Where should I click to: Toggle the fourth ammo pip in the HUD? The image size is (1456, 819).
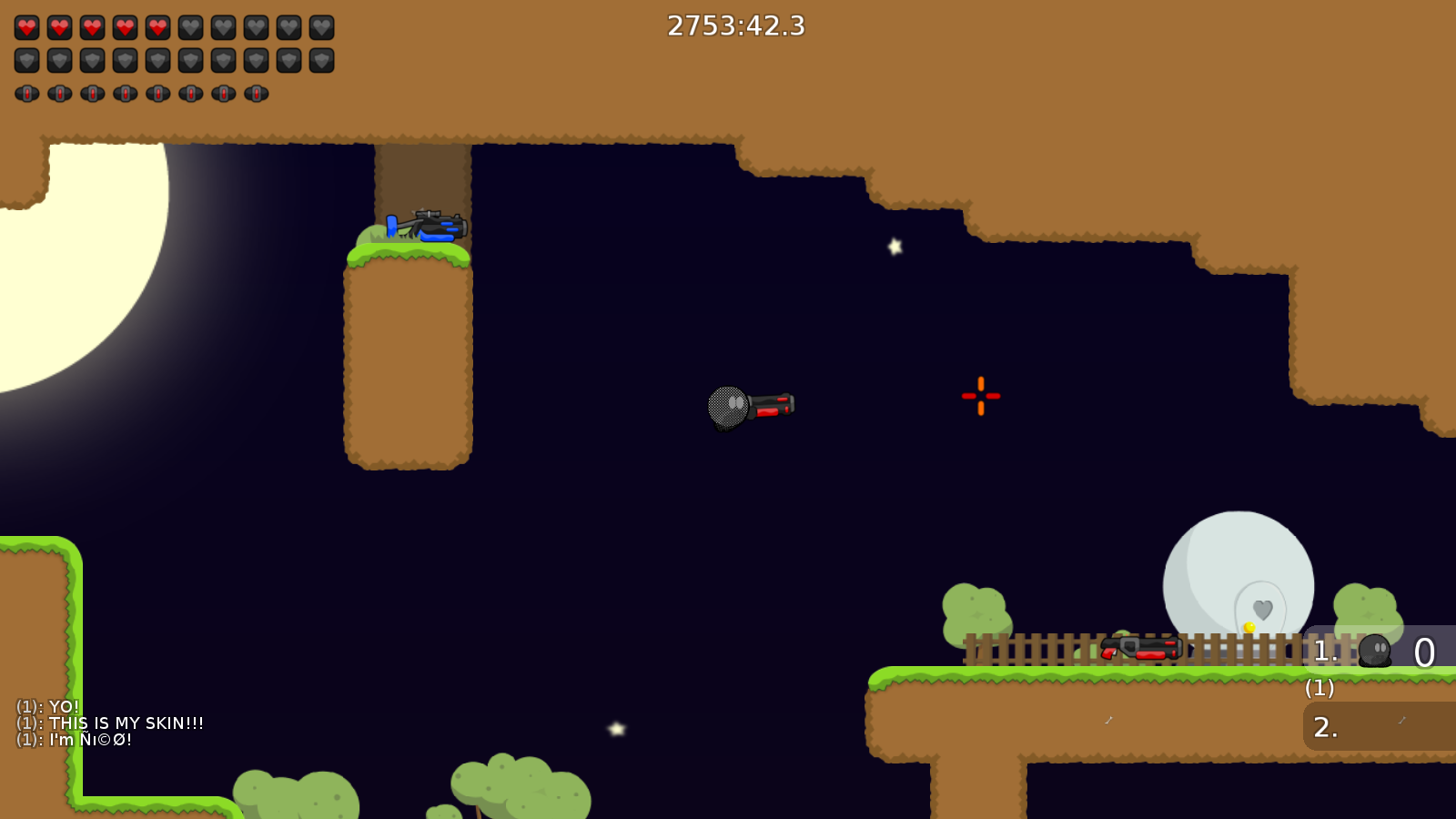125,92
